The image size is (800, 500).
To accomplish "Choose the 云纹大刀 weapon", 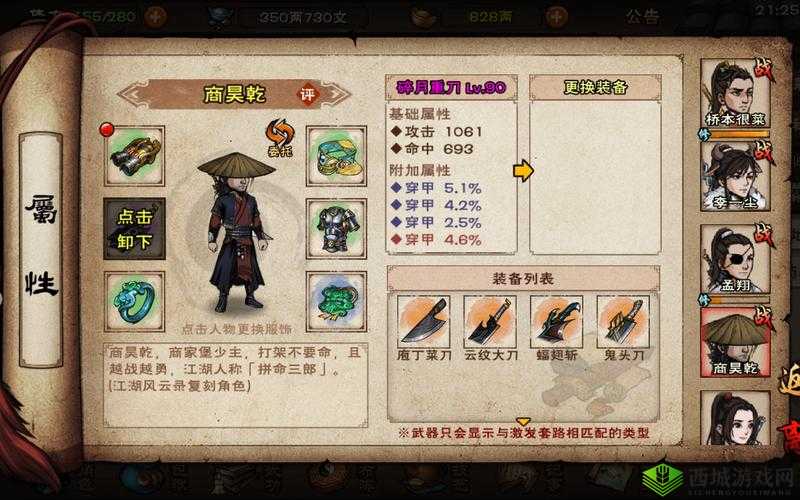I will tap(490, 326).
